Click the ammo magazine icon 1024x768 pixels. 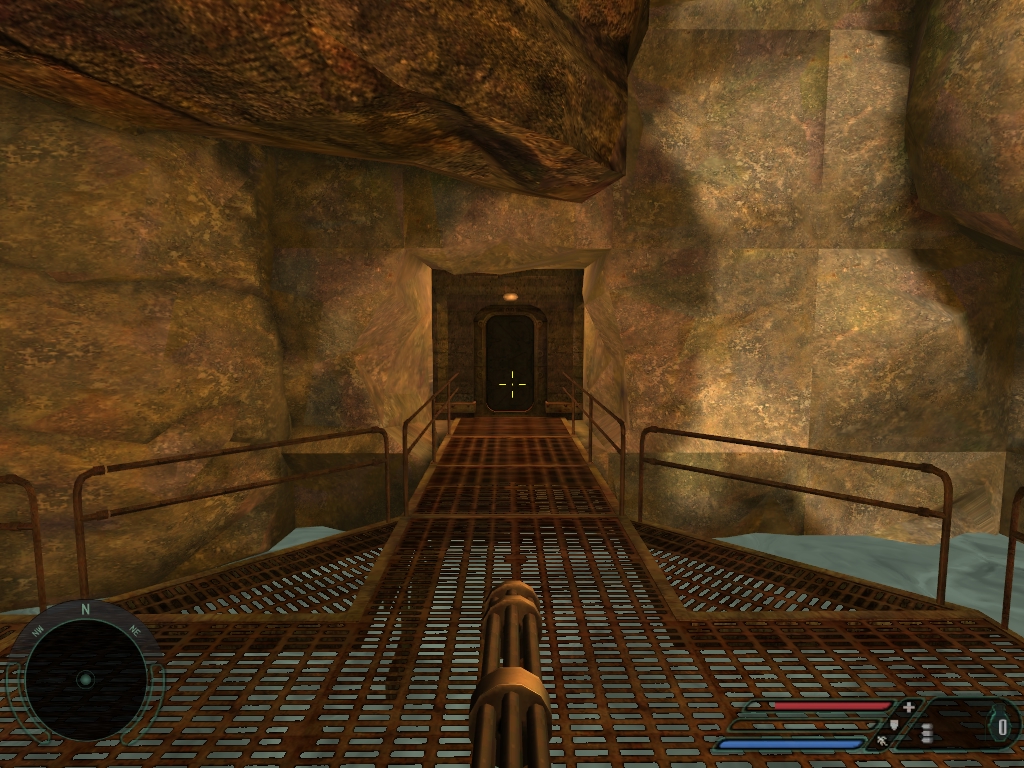click(x=926, y=733)
